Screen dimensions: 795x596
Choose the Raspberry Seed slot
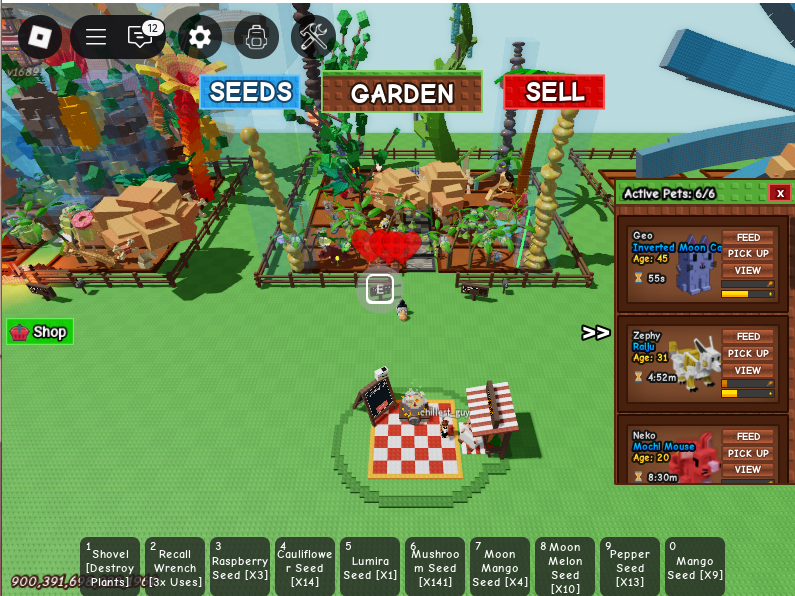[240, 567]
